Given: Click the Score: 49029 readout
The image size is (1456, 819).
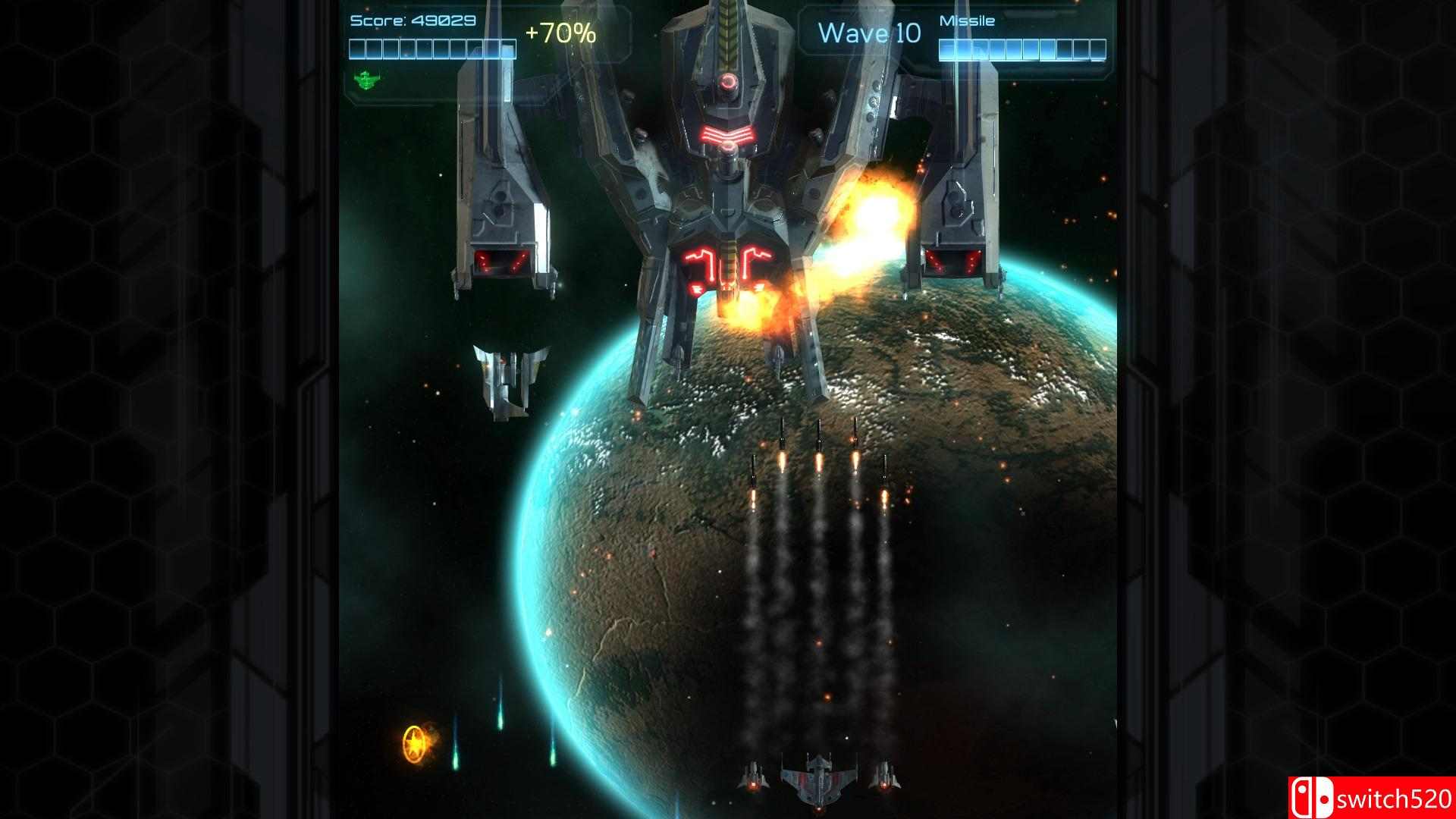Looking at the screenshot, I should [x=413, y=21].
